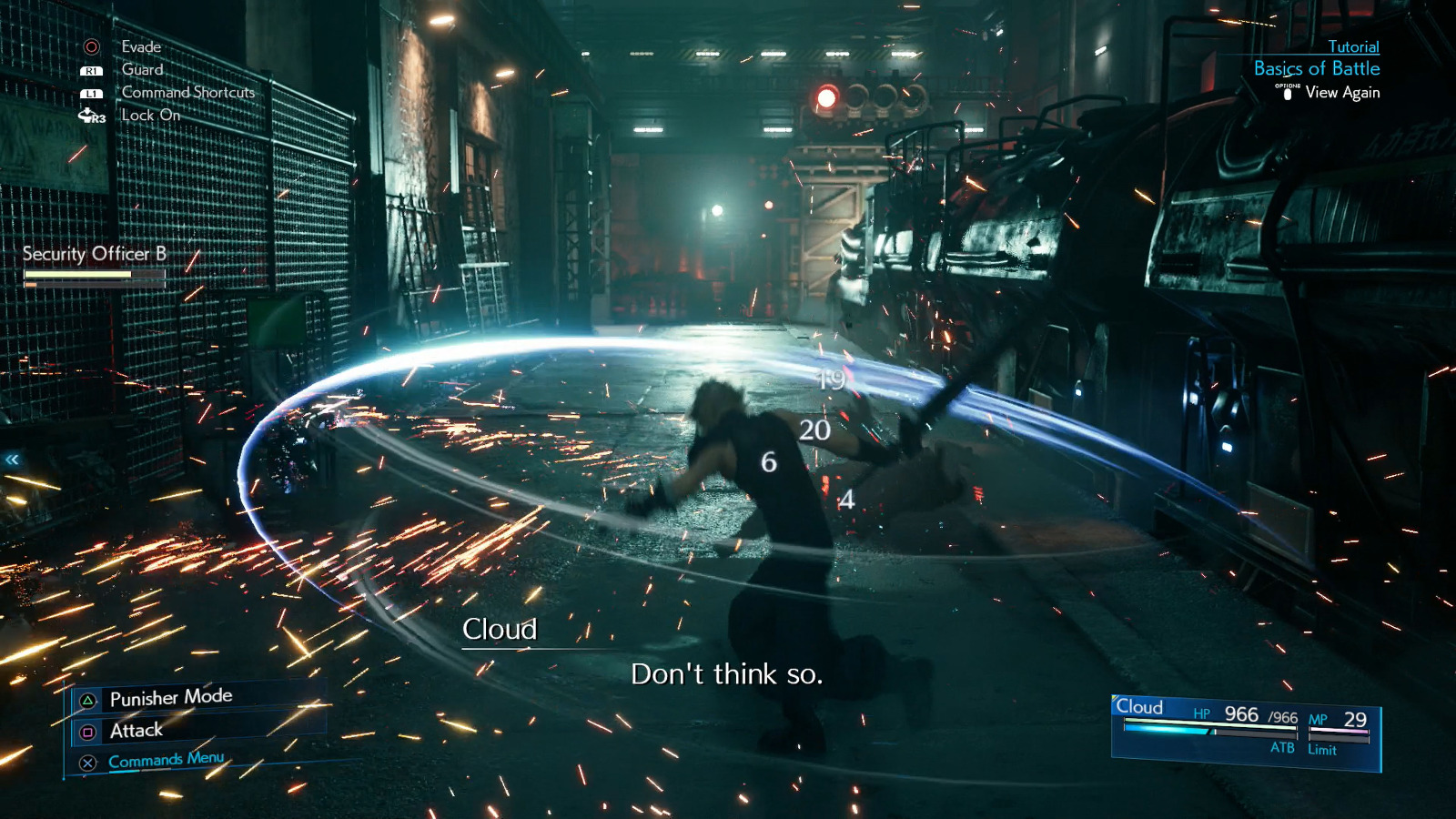This screenshot has height=819, width=1456.
Task: Collapse the battle commands panel with the left arrow
Action: [11, 459]
